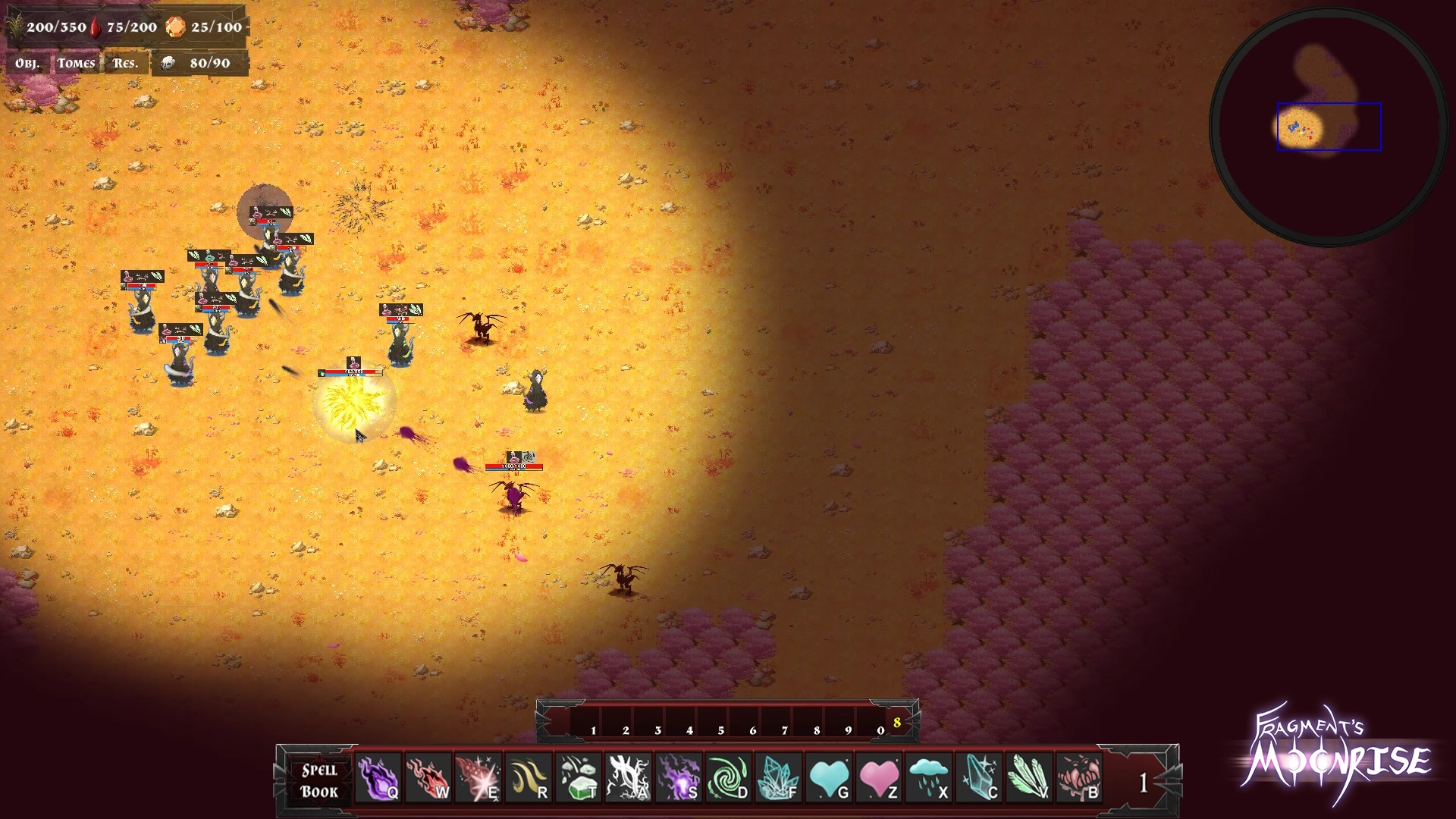Open the Res. panel
Viewport: 1456px width, 819px height.
pyautogui.click(x=125, y=64)
